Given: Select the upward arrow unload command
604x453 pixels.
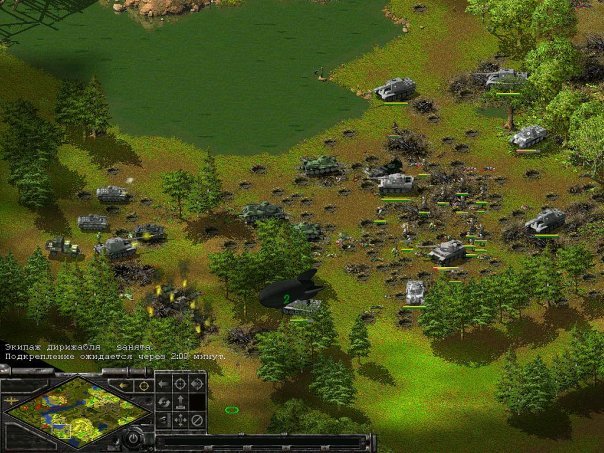Looking at the screenshot, I should point(180,402).
